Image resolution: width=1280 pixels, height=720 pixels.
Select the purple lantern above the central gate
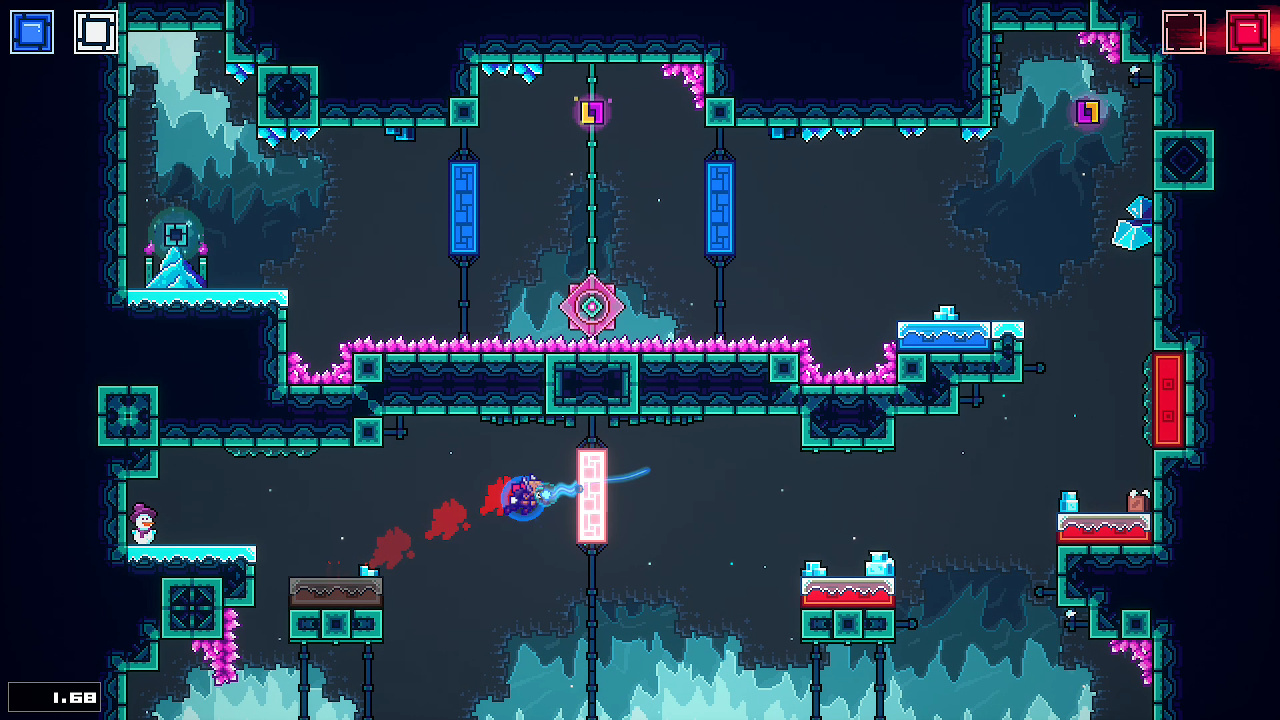click(x=592, y=111)
